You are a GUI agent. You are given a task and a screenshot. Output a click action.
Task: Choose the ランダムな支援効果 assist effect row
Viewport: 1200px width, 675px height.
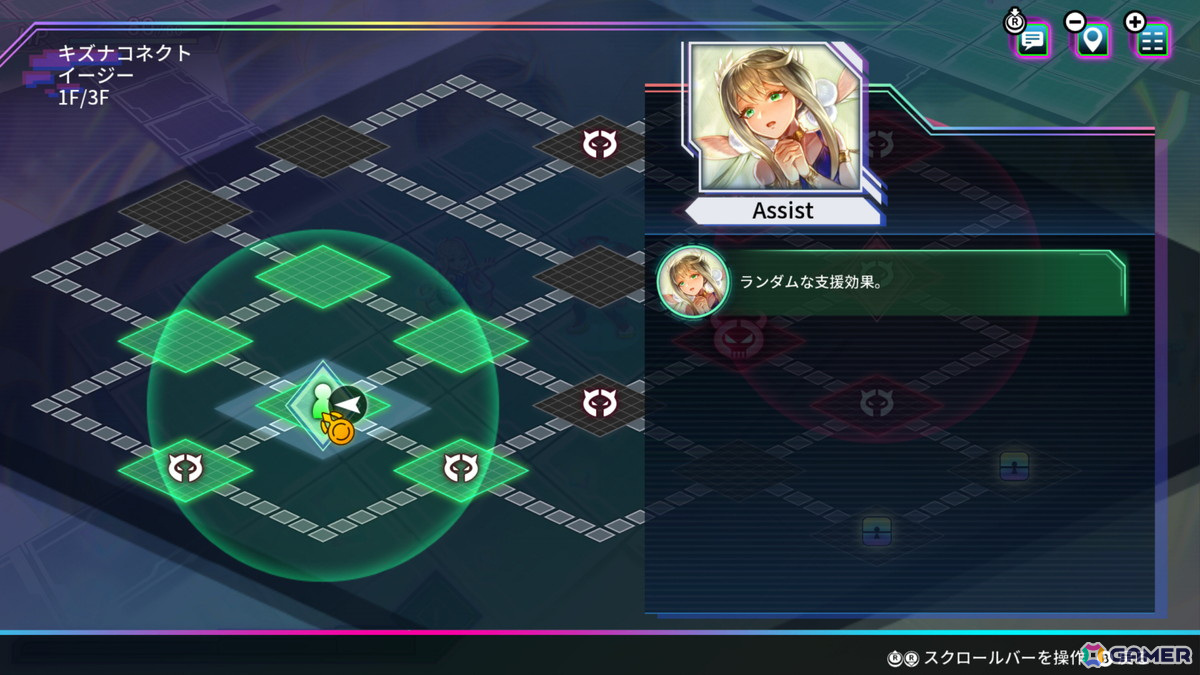tap(890, 282)
